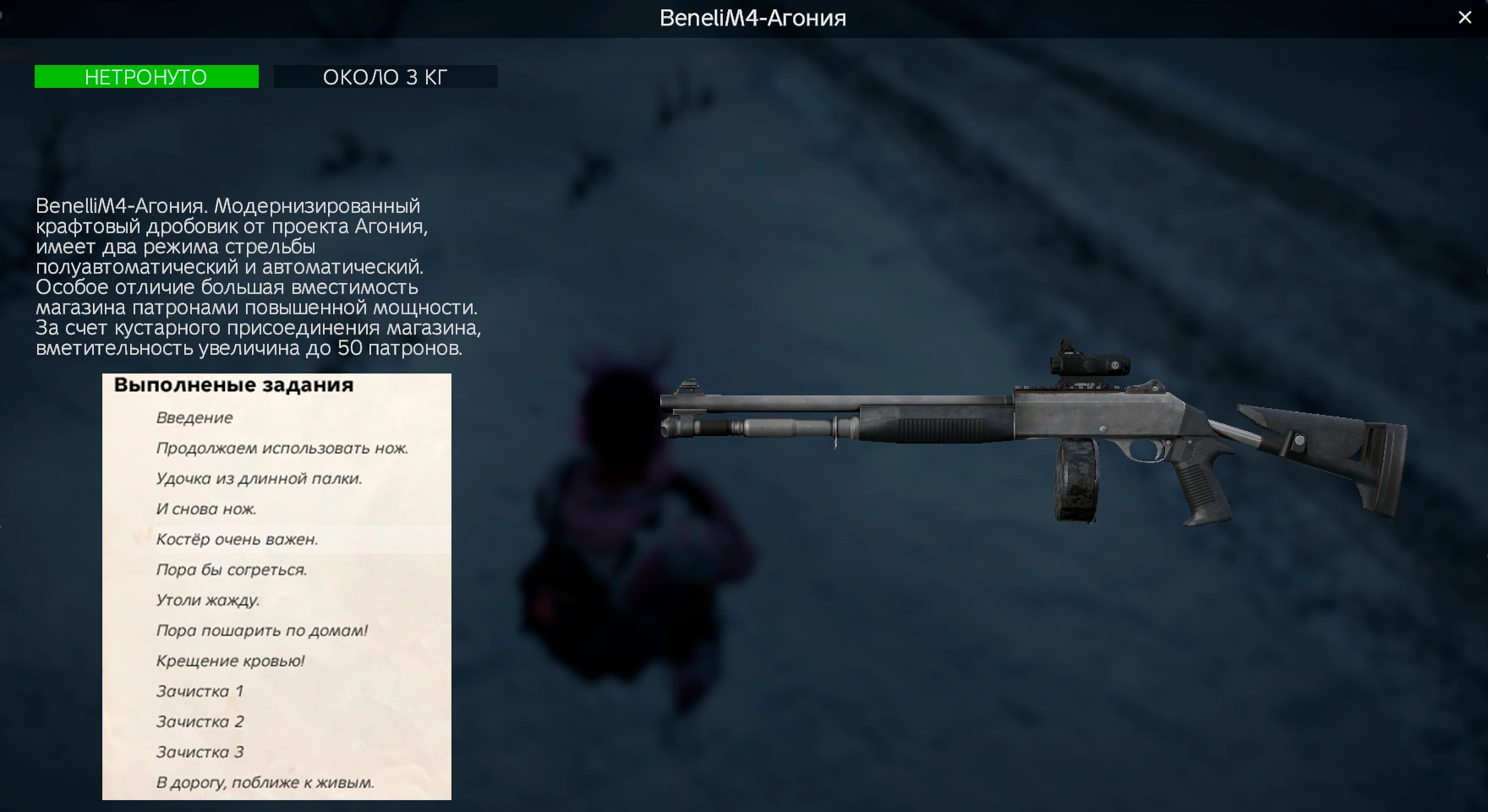
Task: Open the "Зачистка 1" task entry
Action: tap(200, 692)
